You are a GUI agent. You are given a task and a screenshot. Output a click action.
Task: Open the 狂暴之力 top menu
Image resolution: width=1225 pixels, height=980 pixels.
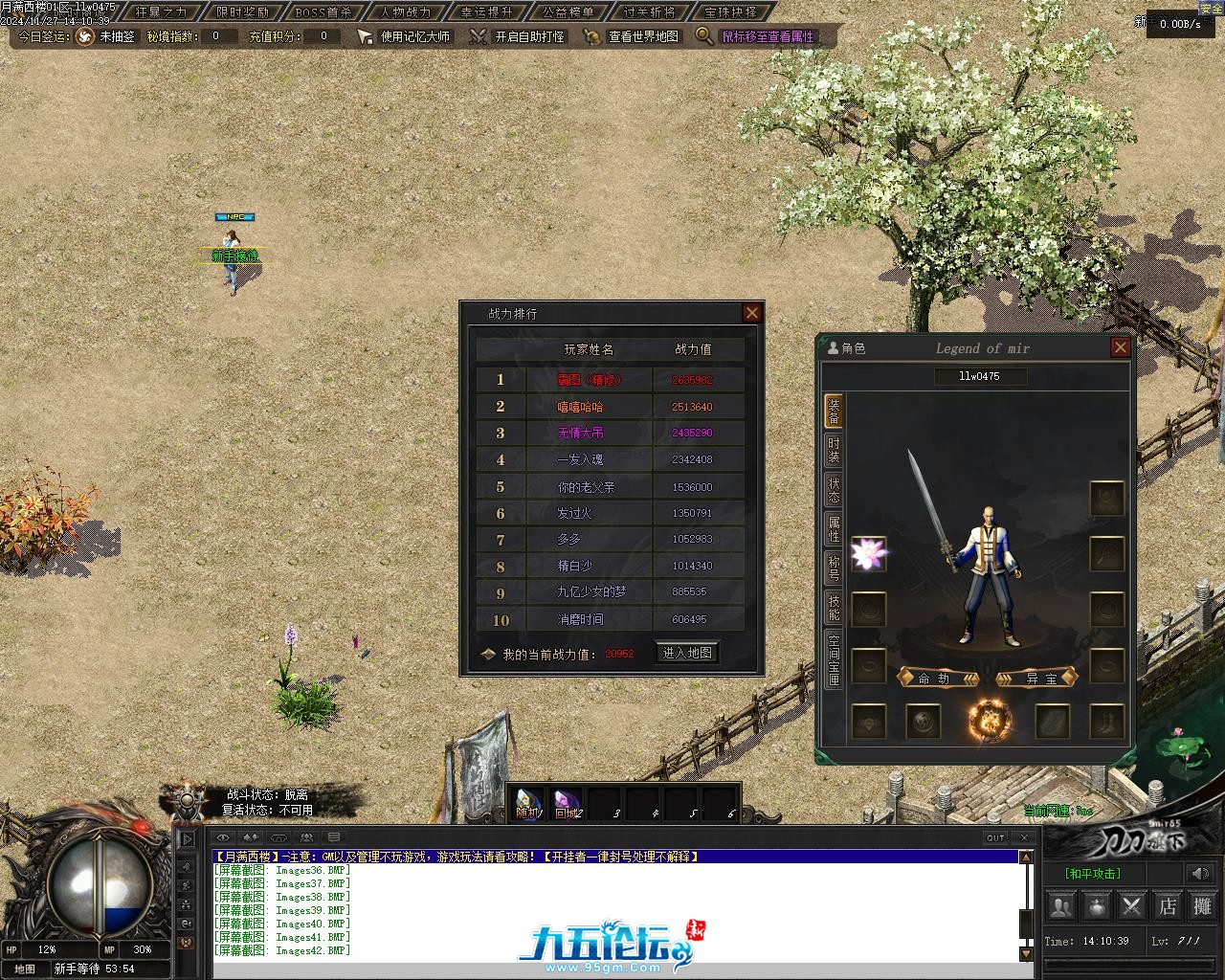(162, 12)
